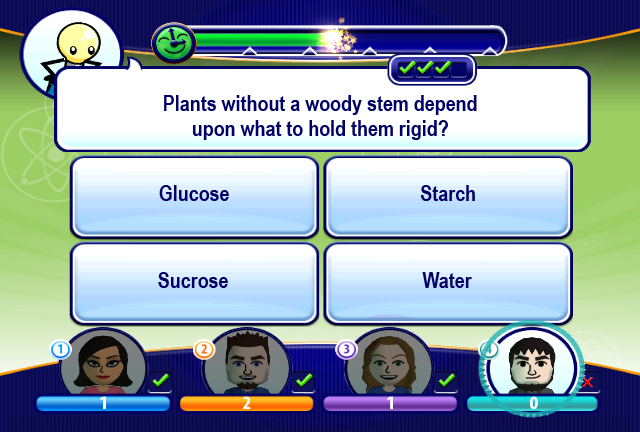Screen dimensions: 640x432
Task: Answer with Water
Action: 447,281
